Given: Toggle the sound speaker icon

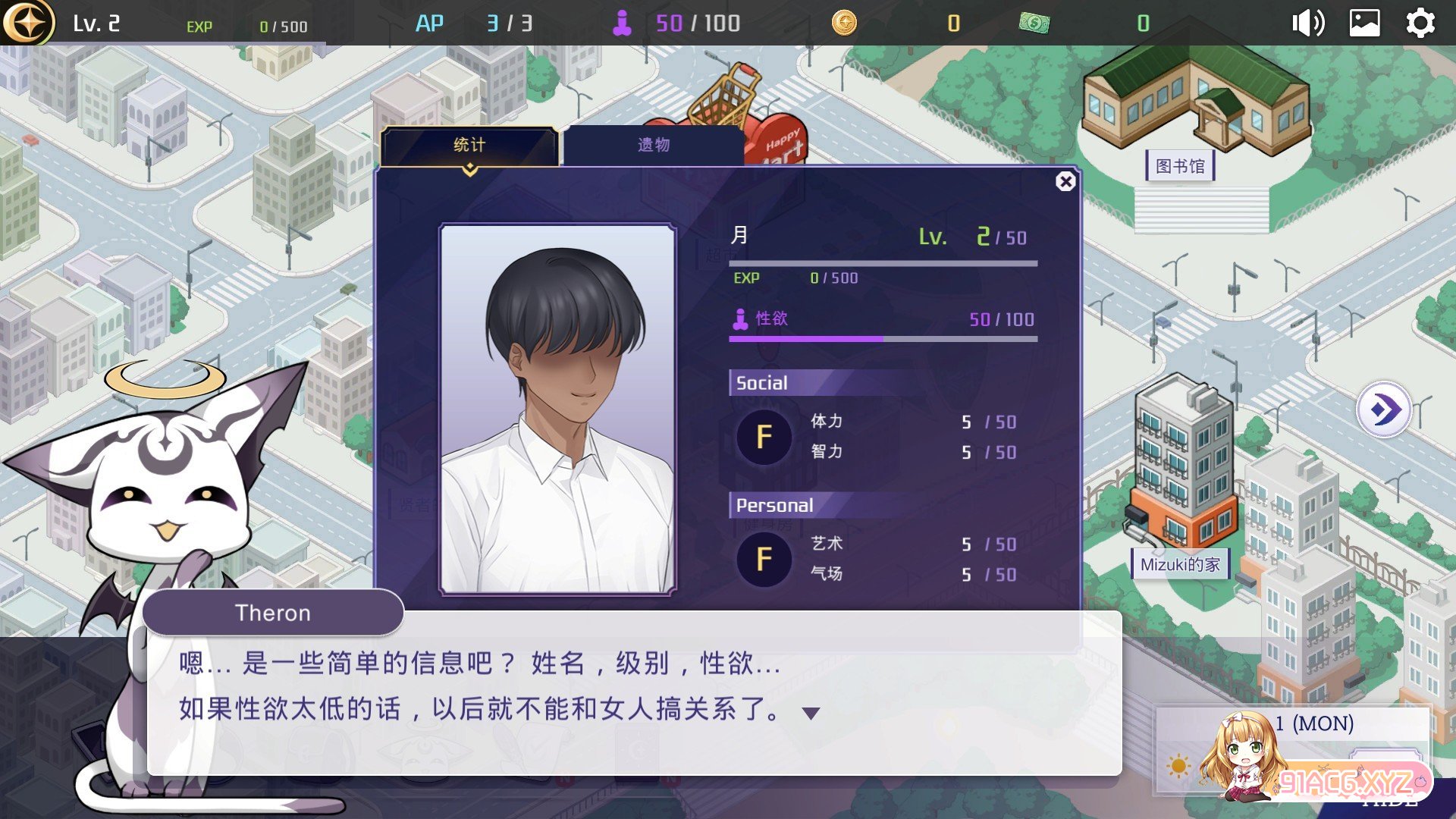Looking at the screenshot, I should [1308, 24].
